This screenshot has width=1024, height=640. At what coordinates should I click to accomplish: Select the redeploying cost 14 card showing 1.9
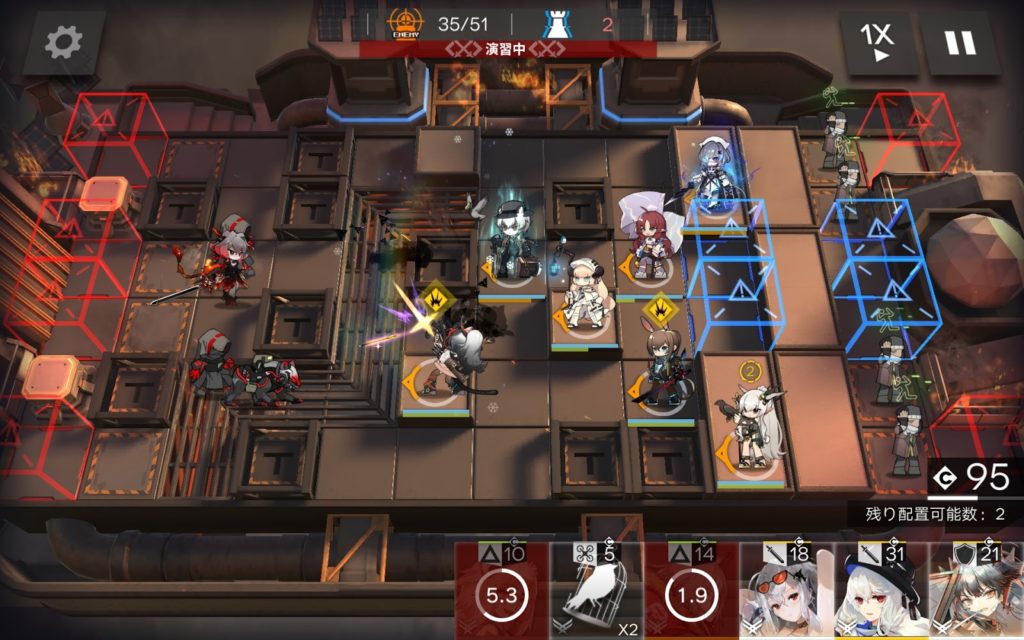(691, 592)
